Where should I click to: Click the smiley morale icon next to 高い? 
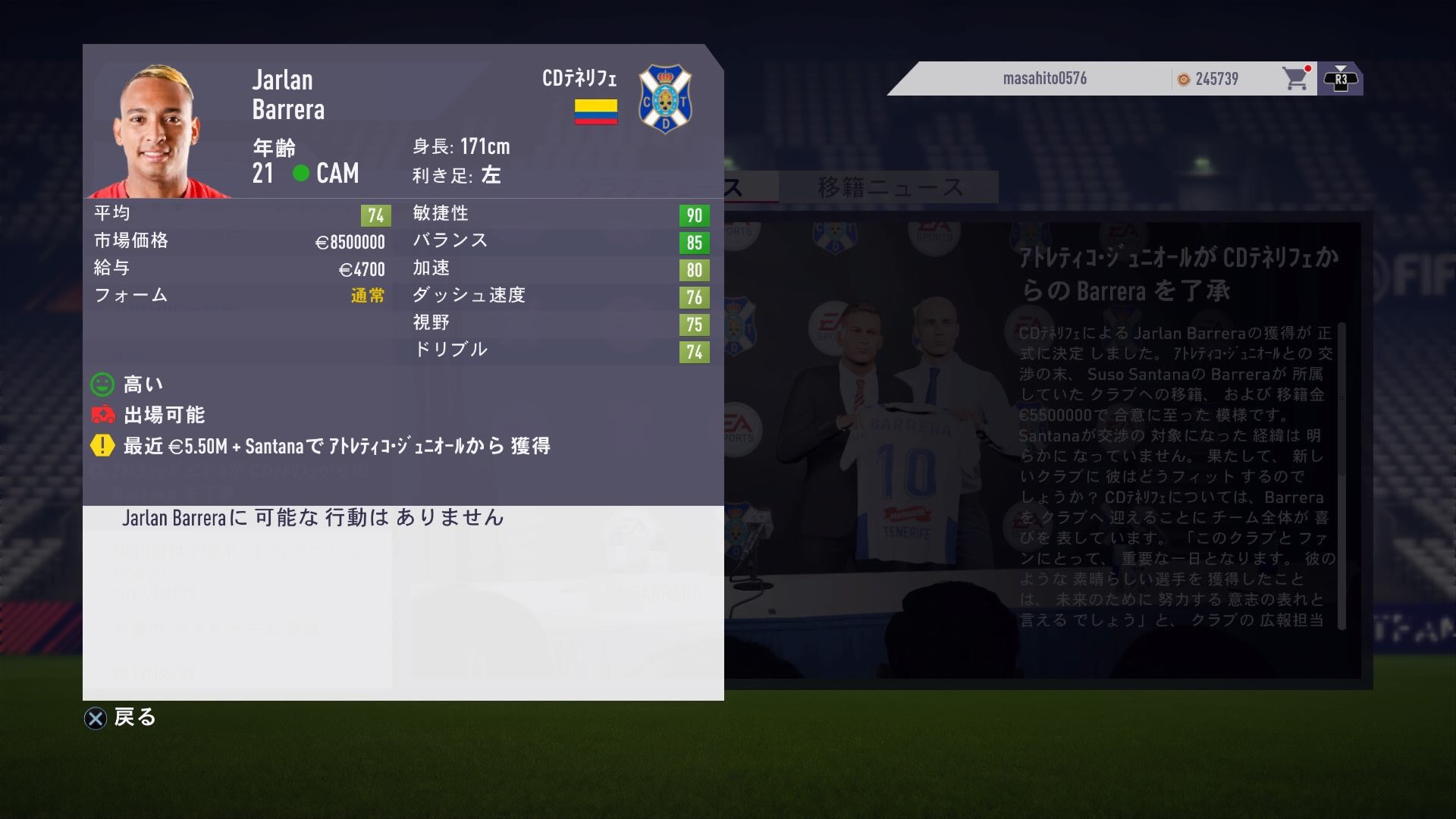[102, 384]
